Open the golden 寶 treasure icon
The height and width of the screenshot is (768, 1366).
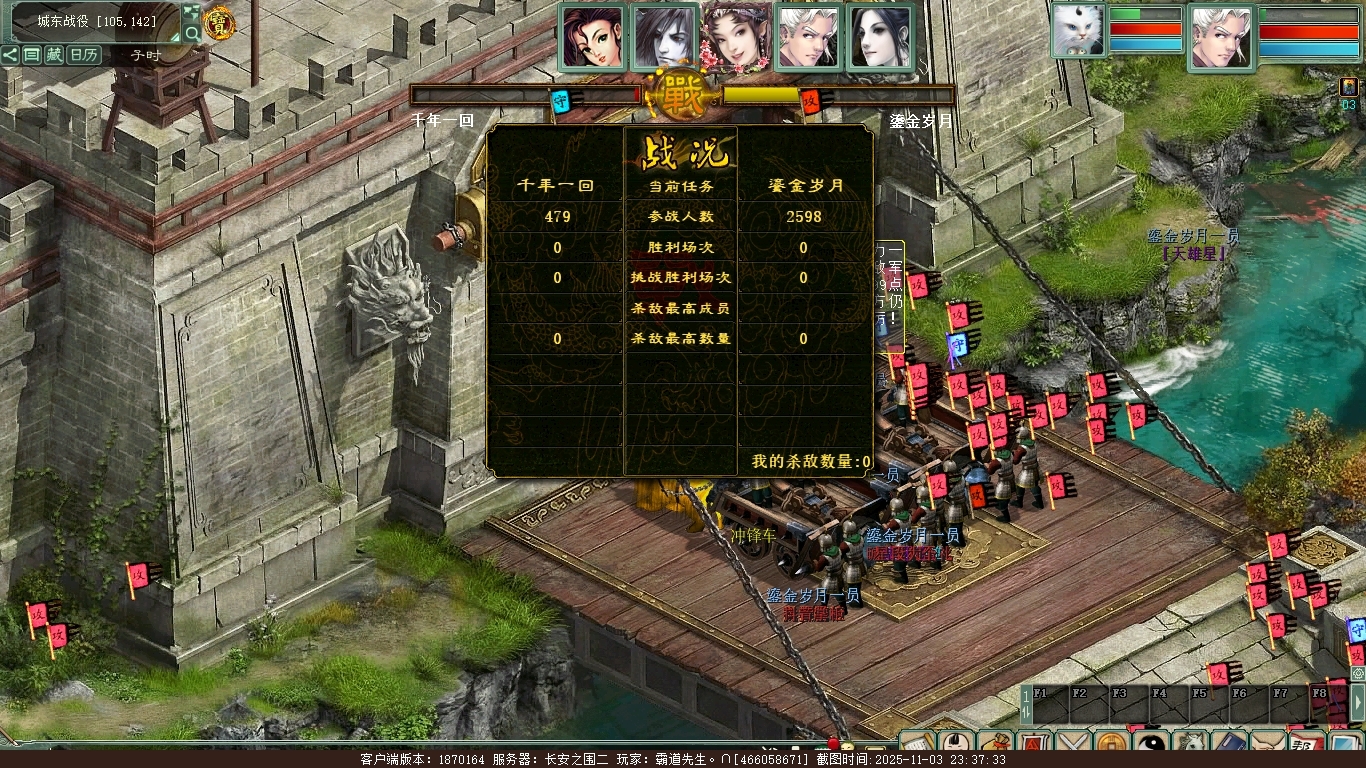point(218,22)
